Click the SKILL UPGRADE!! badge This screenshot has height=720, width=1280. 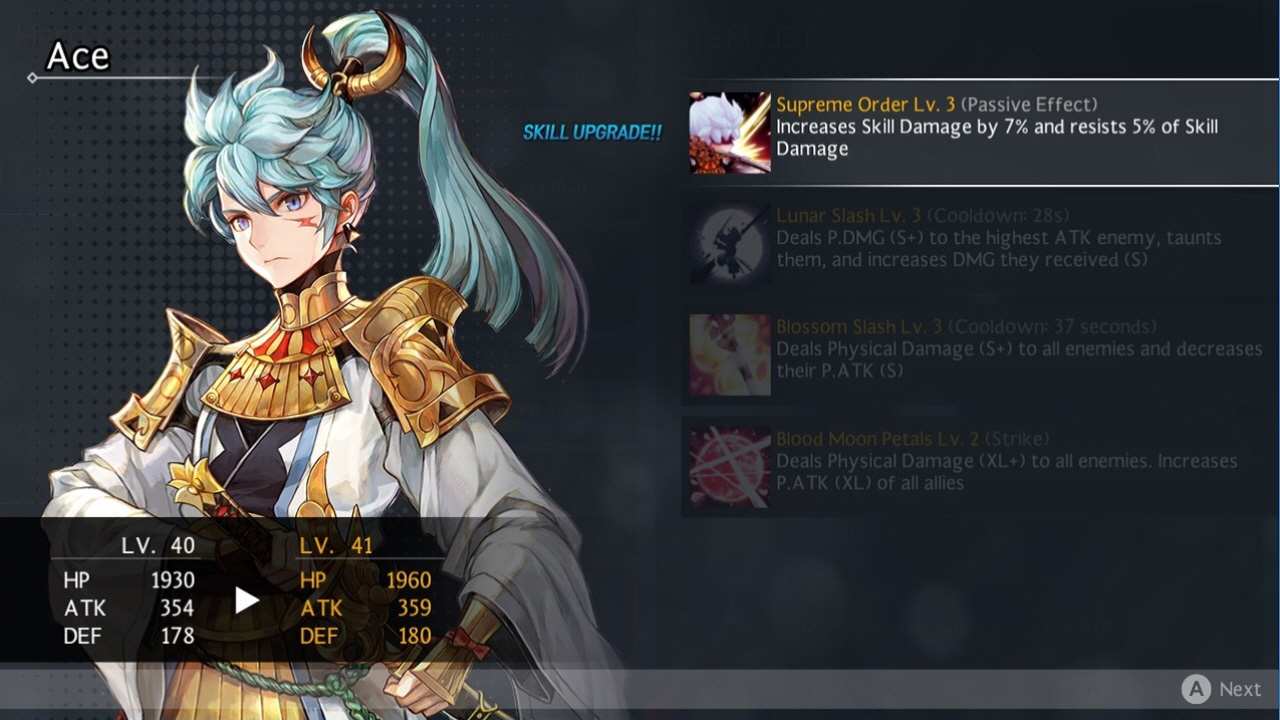(591, 131)
